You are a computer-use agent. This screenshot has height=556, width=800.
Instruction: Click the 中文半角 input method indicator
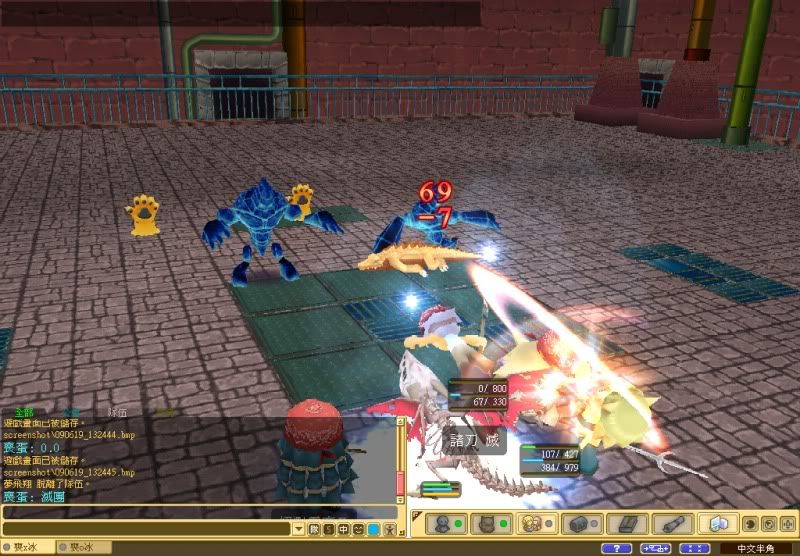(756, 548)
